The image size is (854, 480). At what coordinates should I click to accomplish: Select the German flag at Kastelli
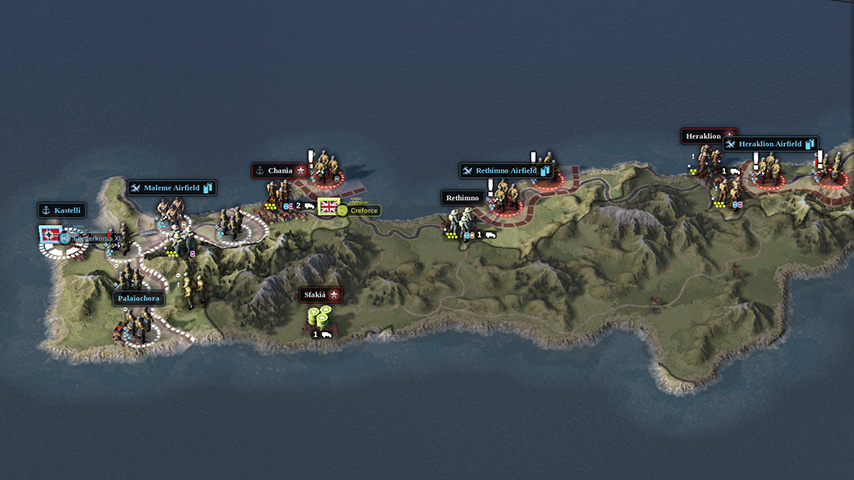(x=49, y=235)
